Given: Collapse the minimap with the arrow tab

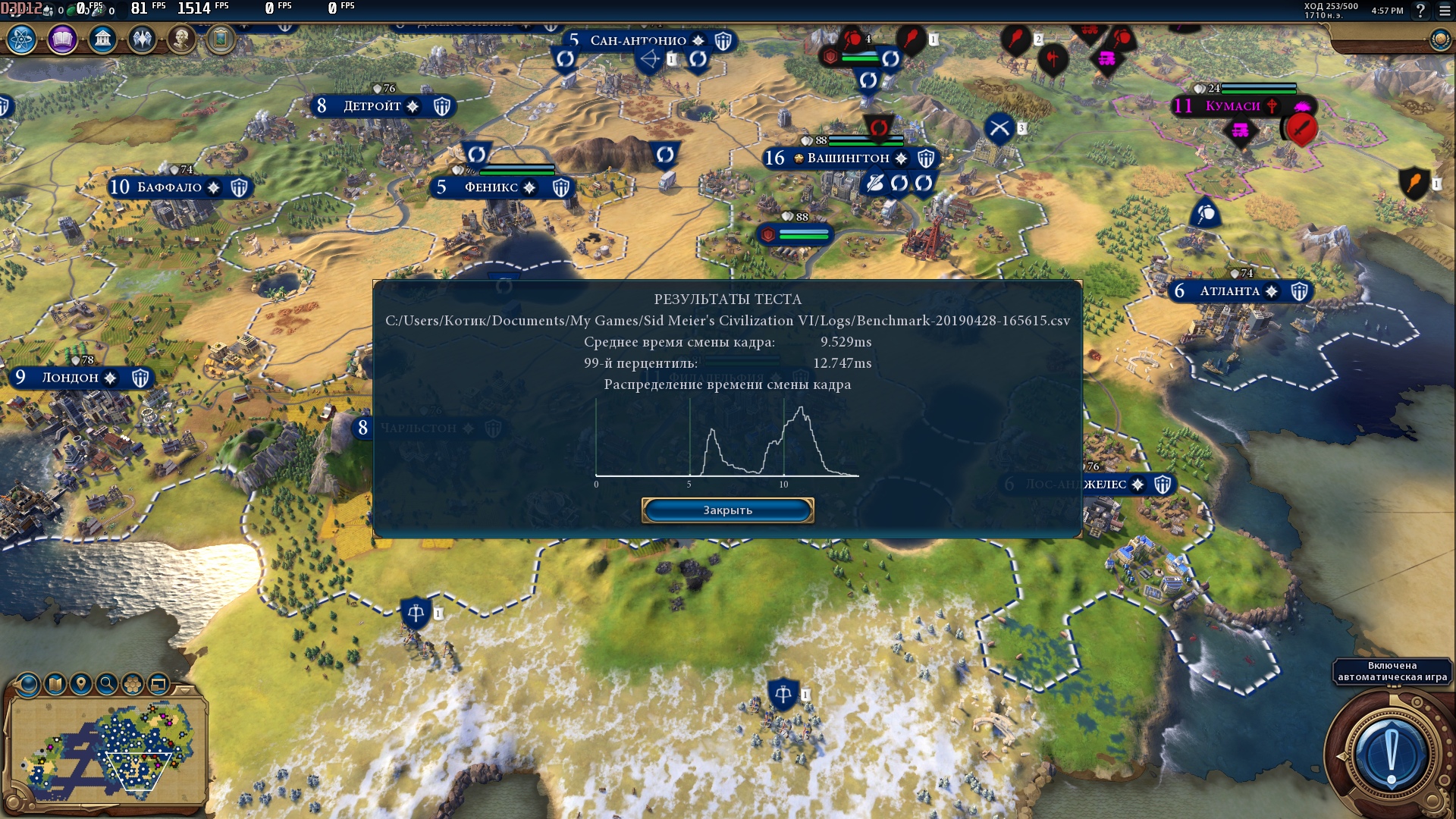Looking at the screenshot, I should tap(184, 691).
